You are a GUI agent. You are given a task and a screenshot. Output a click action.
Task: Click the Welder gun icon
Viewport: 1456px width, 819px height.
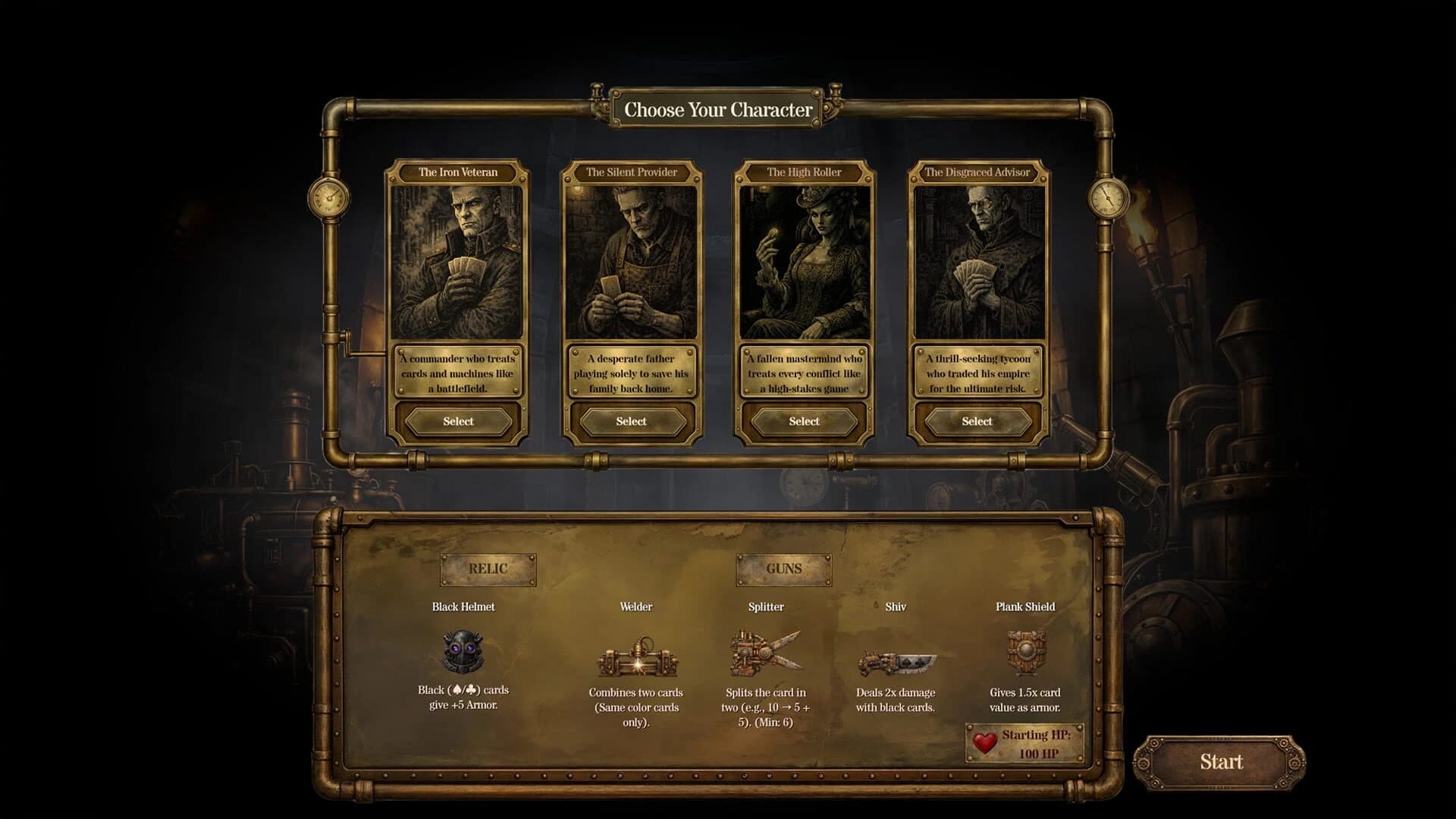point(637,660)
